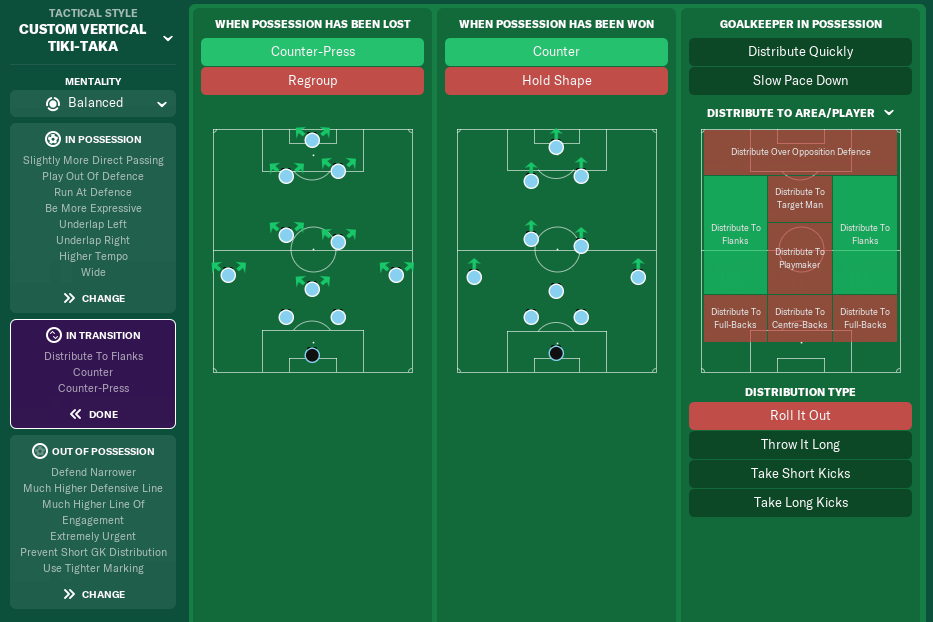The height and width of the screenshot is (622, 933).
Task: Select Take Long Kicks distribution type
Action: (800, 503)
